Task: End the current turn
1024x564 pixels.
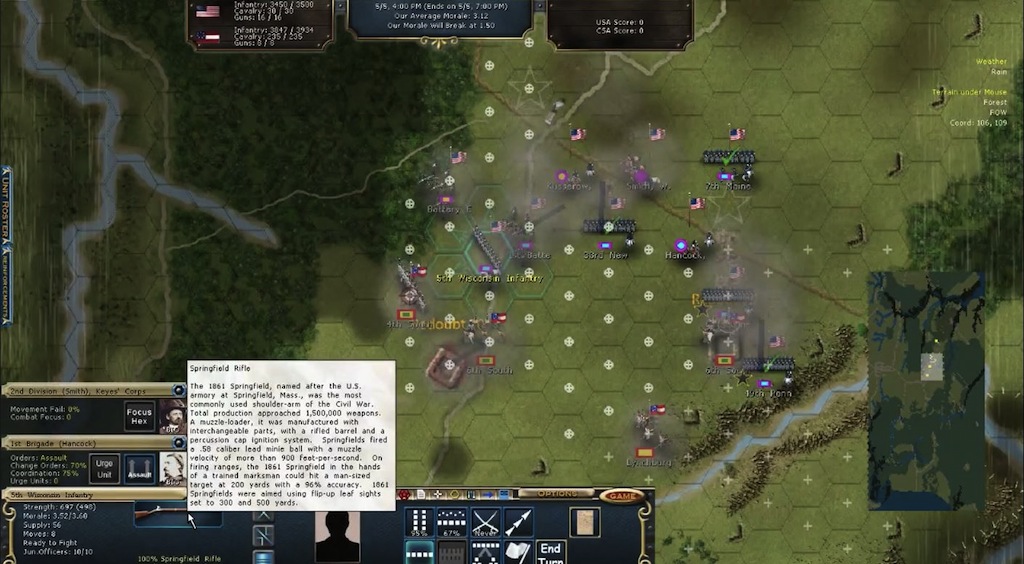Action: click(x=551, y=551)
